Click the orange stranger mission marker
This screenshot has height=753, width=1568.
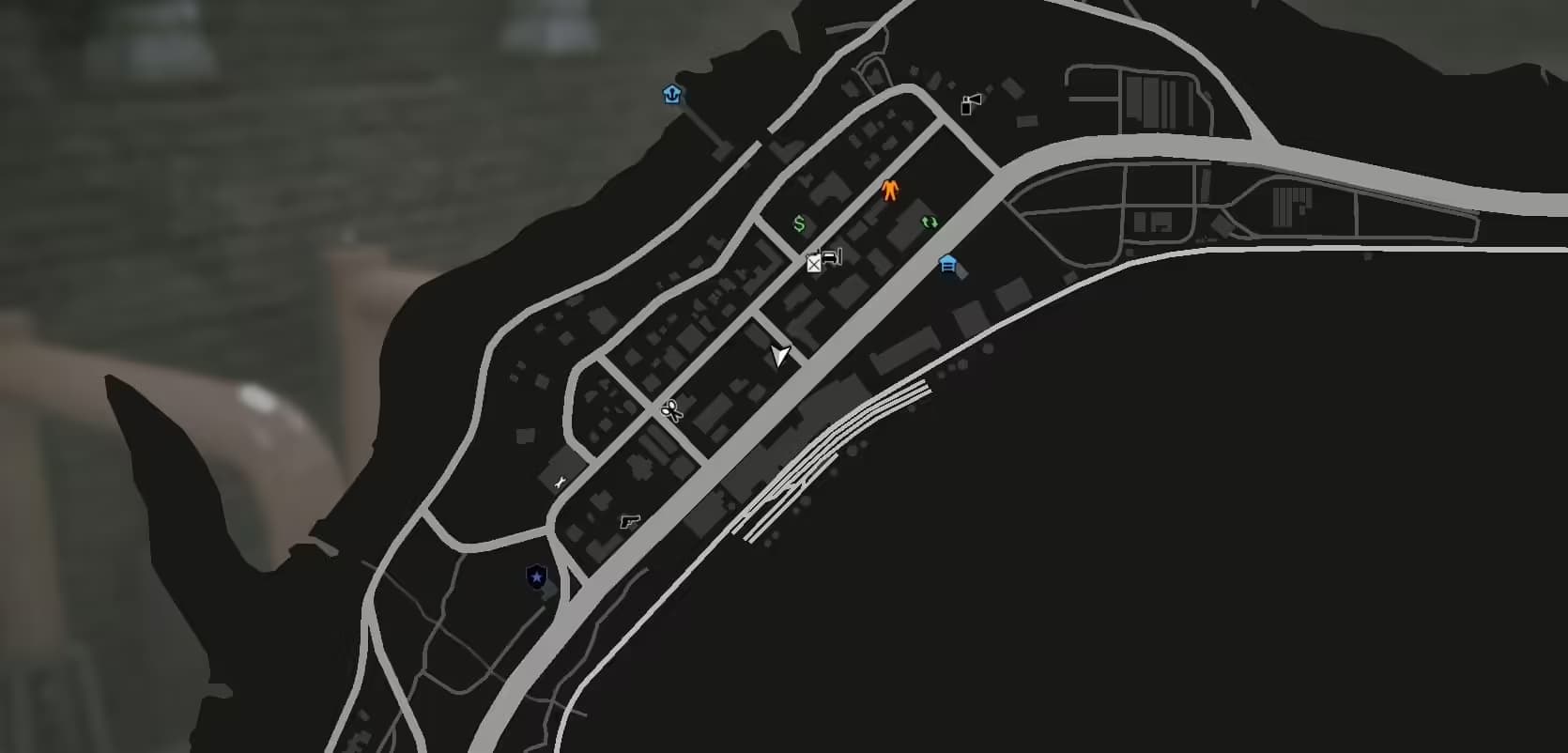[x=889, y=191]
